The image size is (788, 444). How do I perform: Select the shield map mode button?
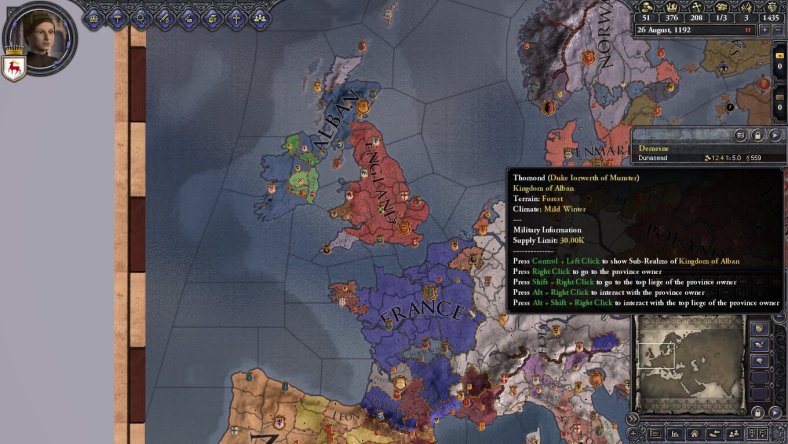coord(761,329)
